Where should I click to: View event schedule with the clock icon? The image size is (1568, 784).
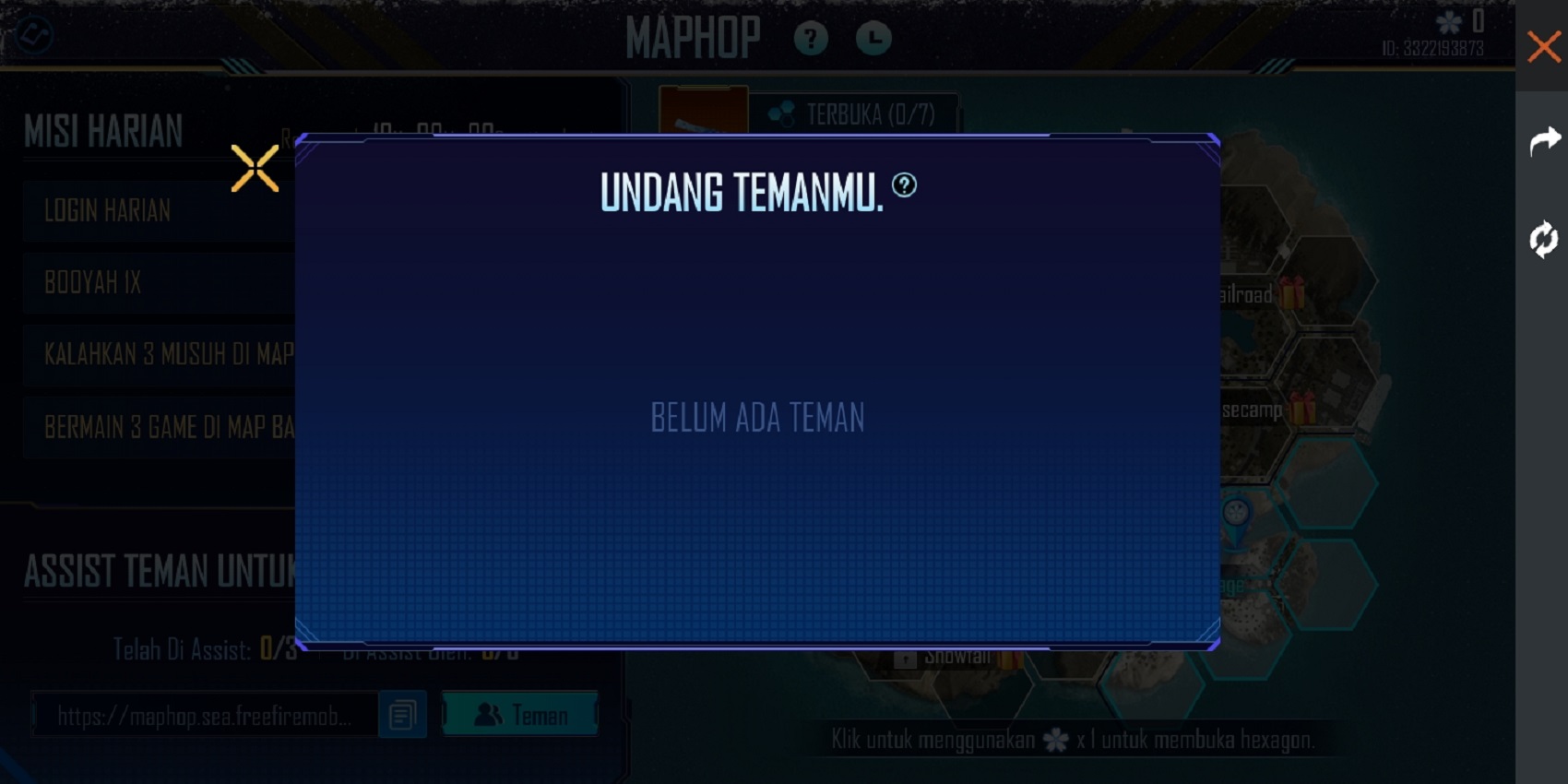click(x=873, y=39)
